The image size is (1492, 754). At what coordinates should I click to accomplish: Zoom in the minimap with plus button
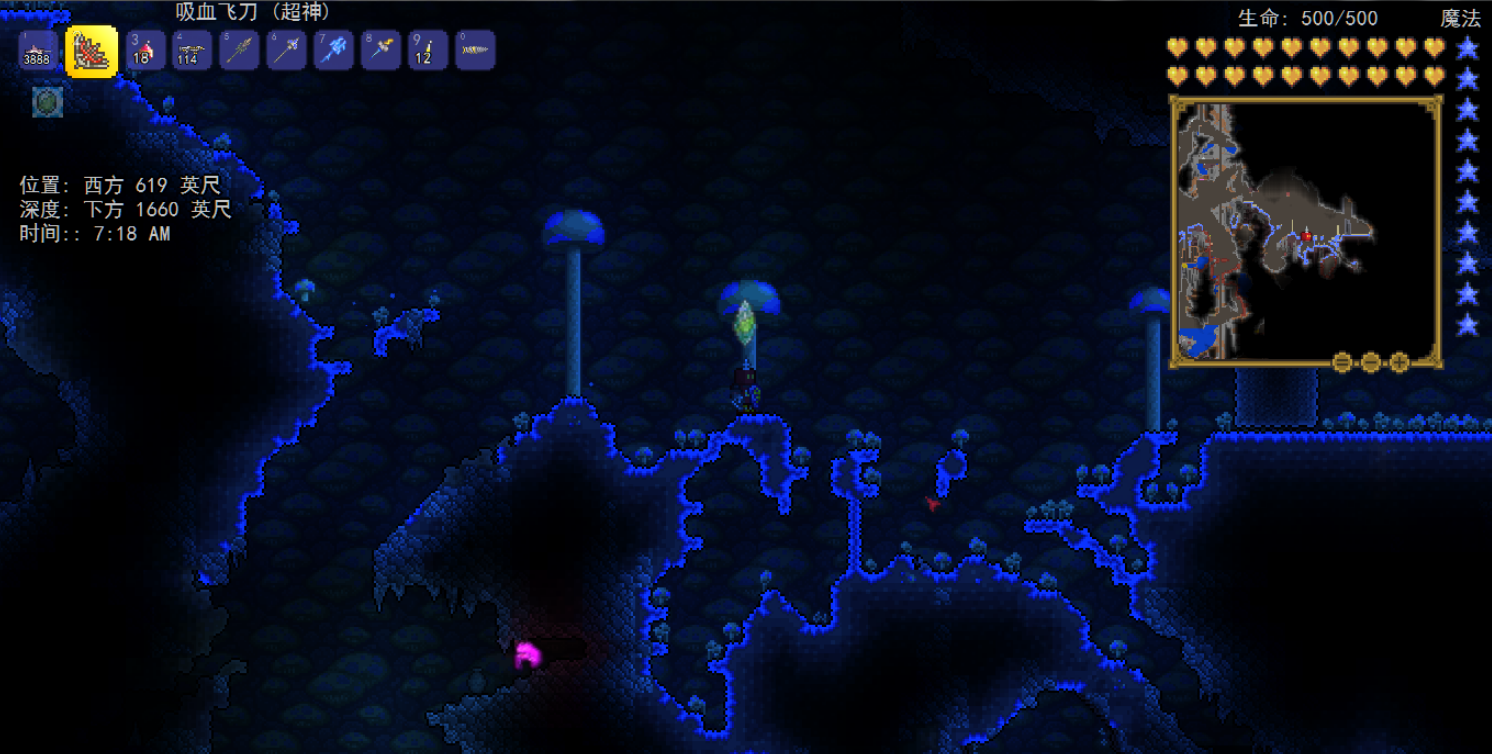(1399, 362)
